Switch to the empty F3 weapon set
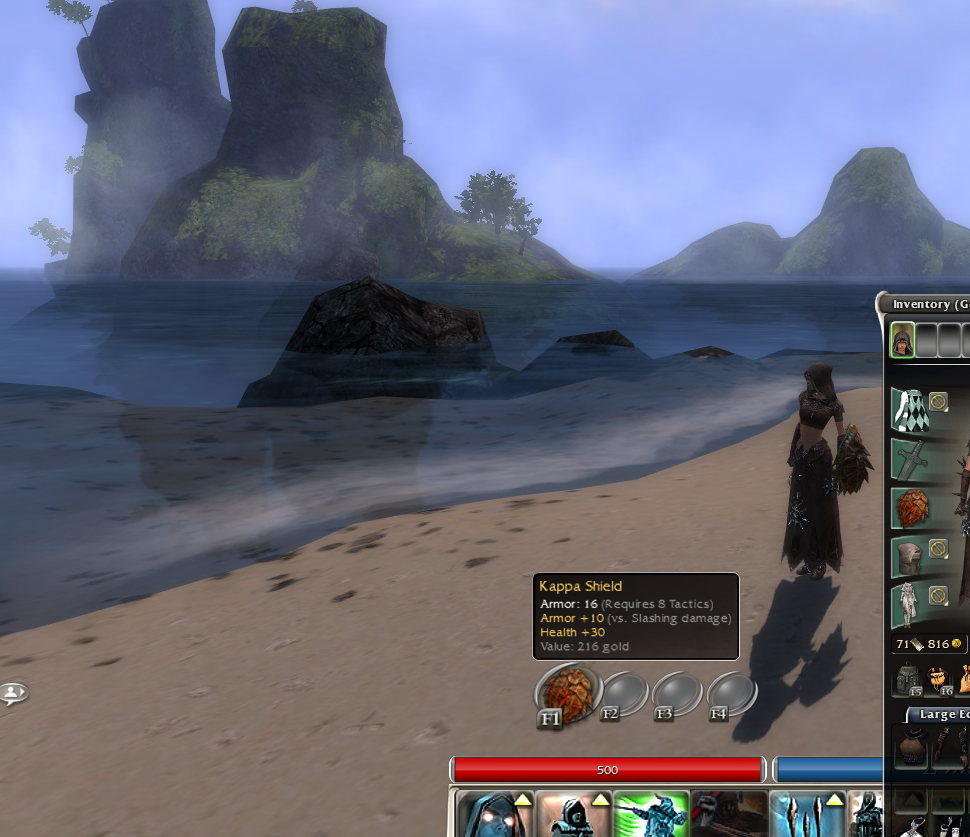The image size is (970, 837). tap(677, 692)
